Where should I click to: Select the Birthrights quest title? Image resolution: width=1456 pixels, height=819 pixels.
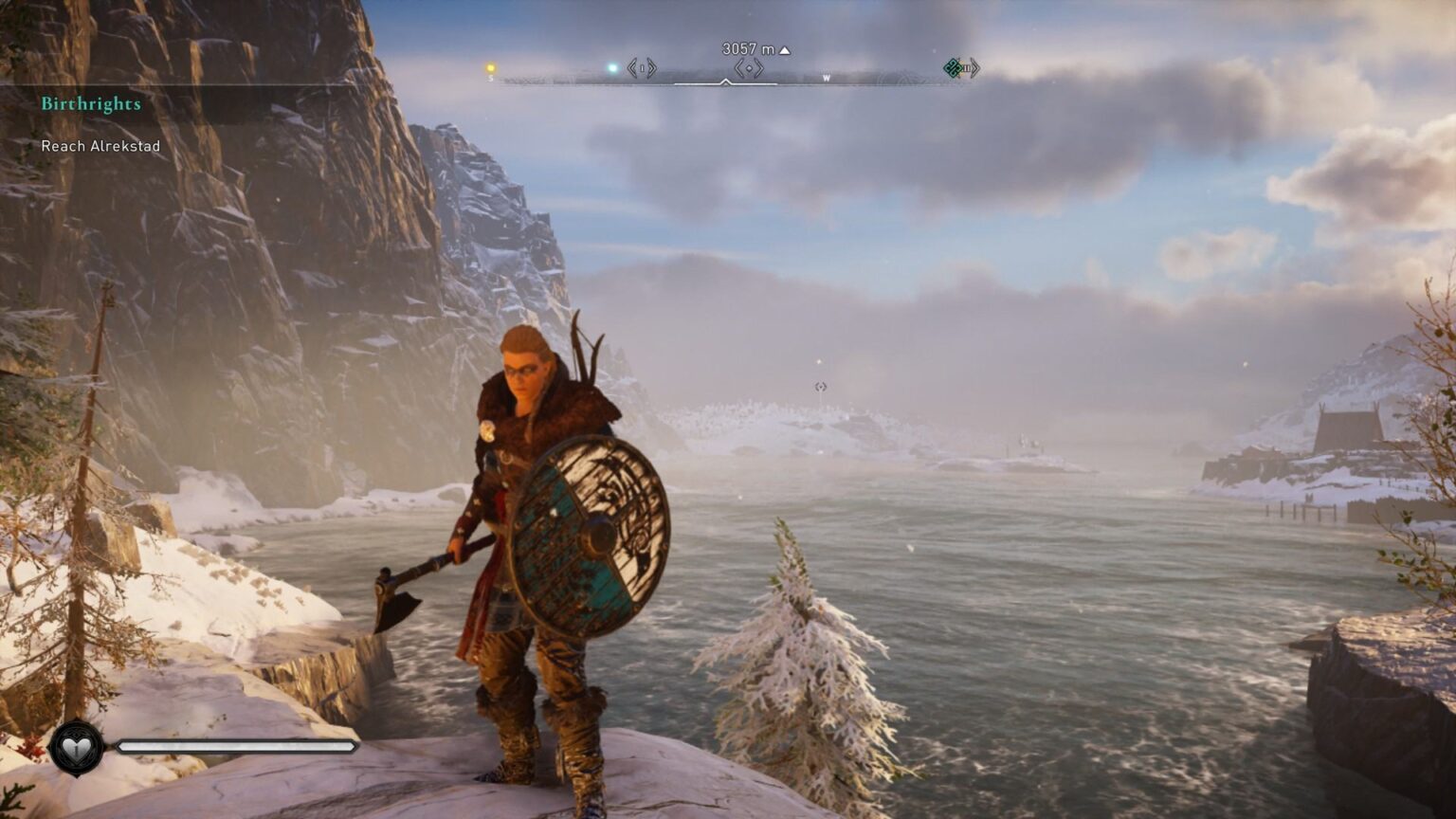[x=90, y=104]
